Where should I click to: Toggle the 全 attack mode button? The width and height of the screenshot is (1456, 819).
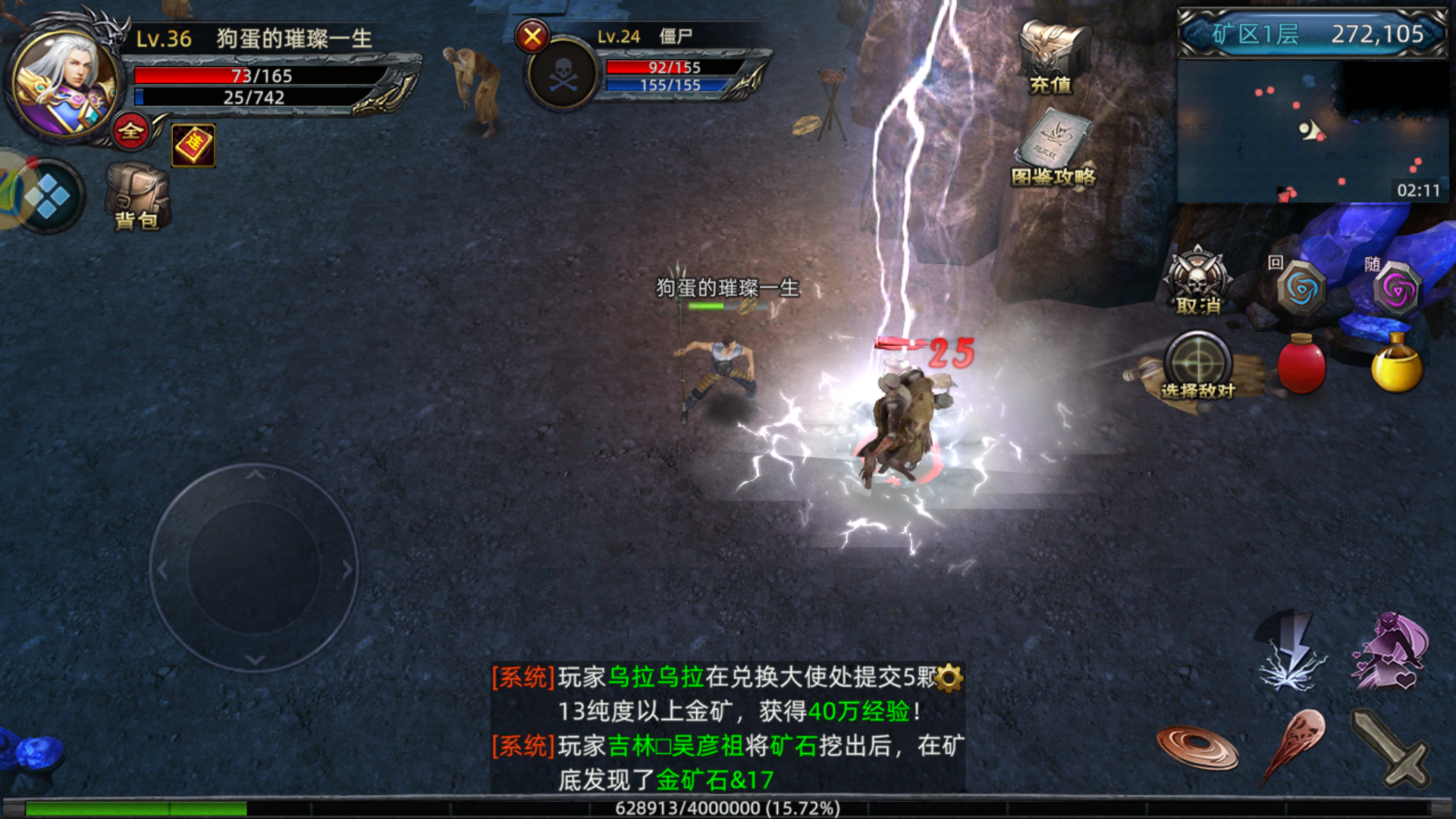click(131, 131)
